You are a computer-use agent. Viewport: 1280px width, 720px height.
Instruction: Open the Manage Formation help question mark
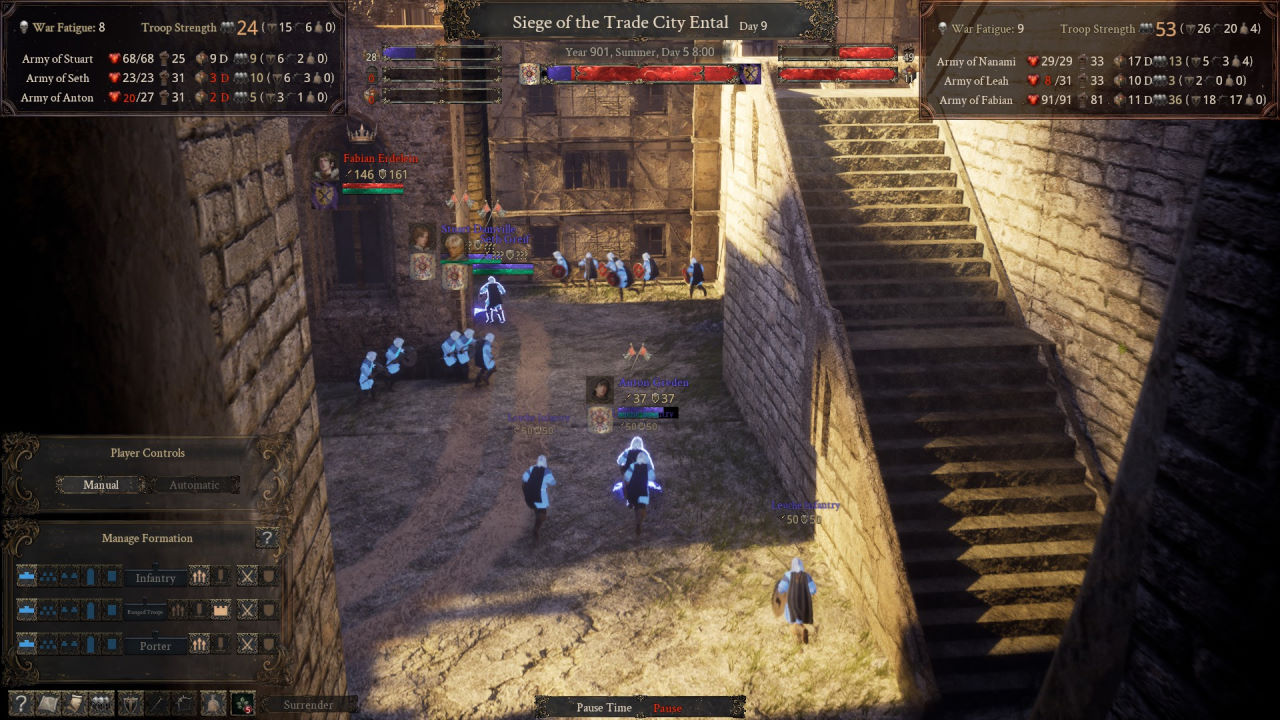(x=266, y=539)
